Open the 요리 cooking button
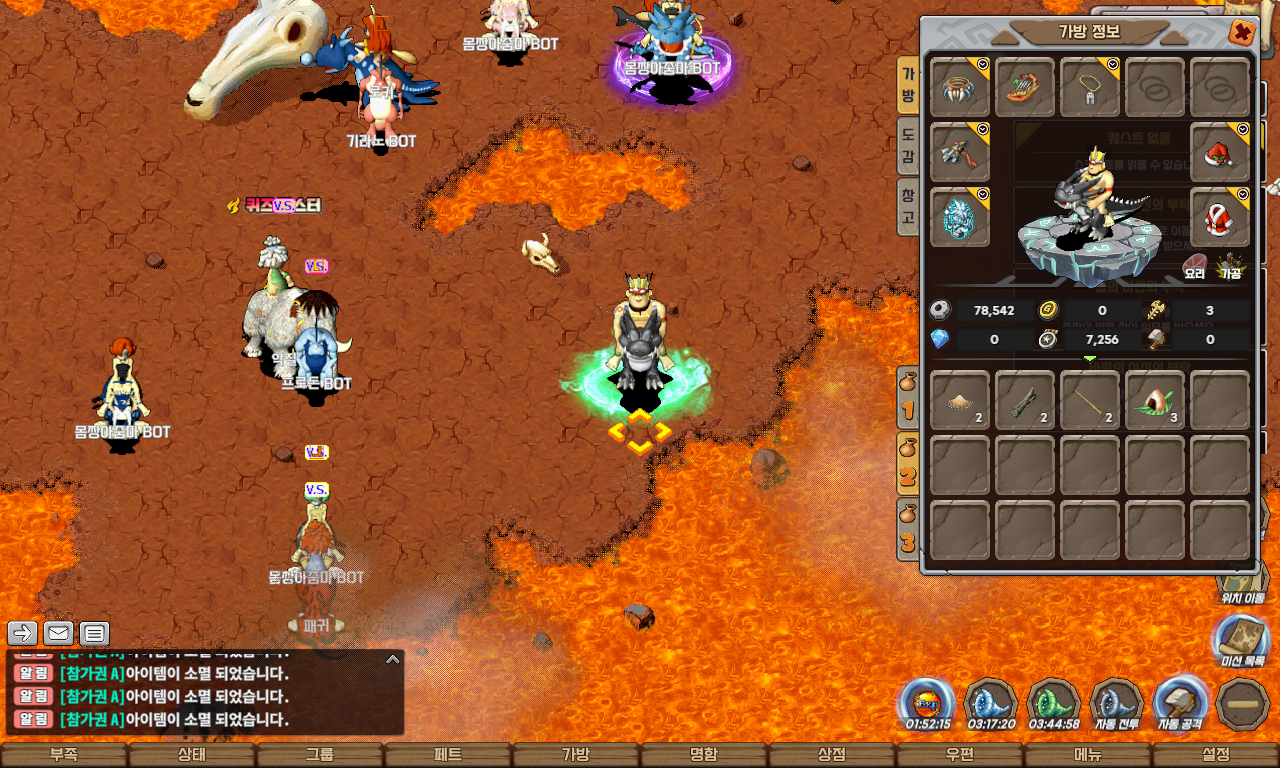 (x=1195, y=266)
